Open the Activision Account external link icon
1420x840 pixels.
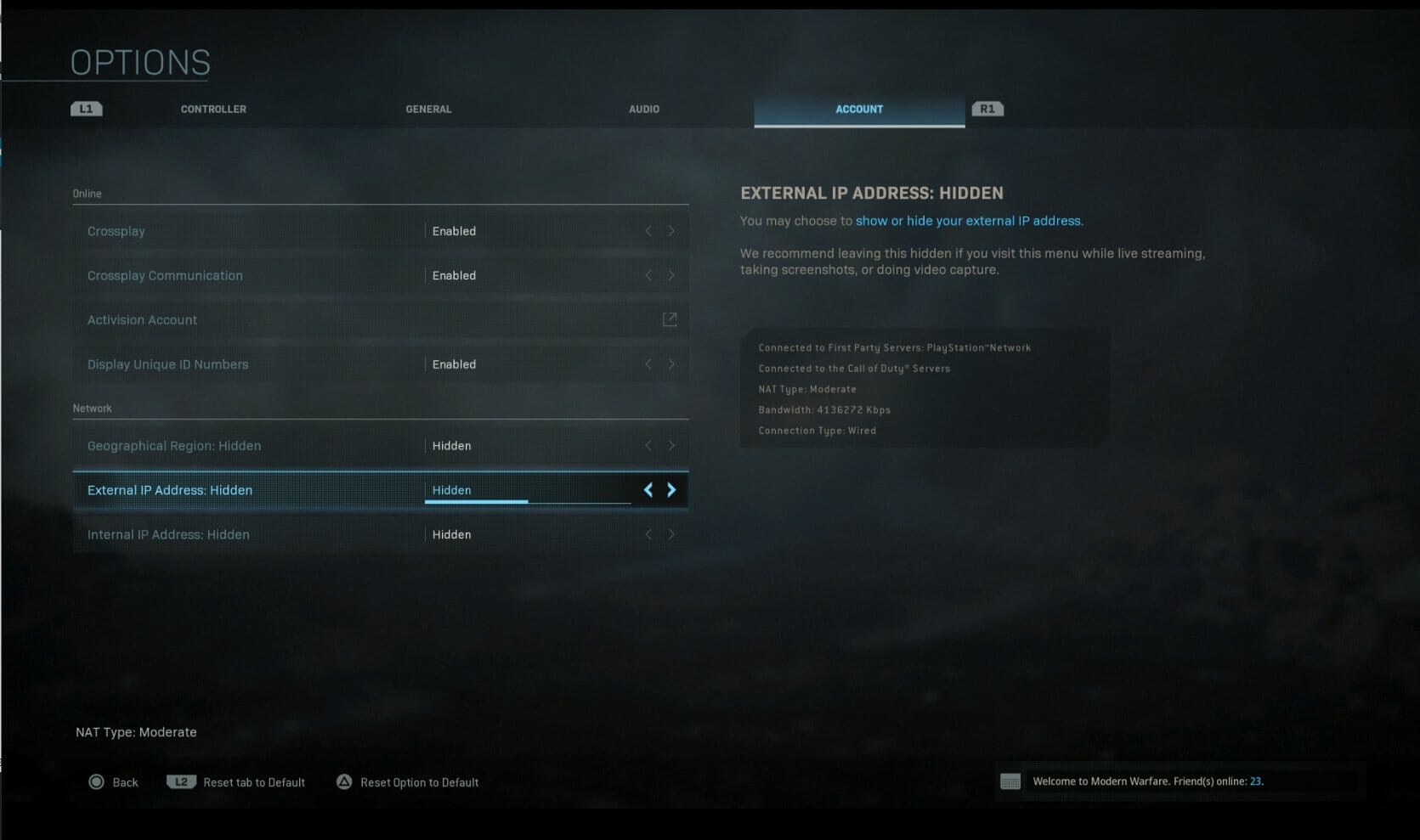[x=670, y=319]
